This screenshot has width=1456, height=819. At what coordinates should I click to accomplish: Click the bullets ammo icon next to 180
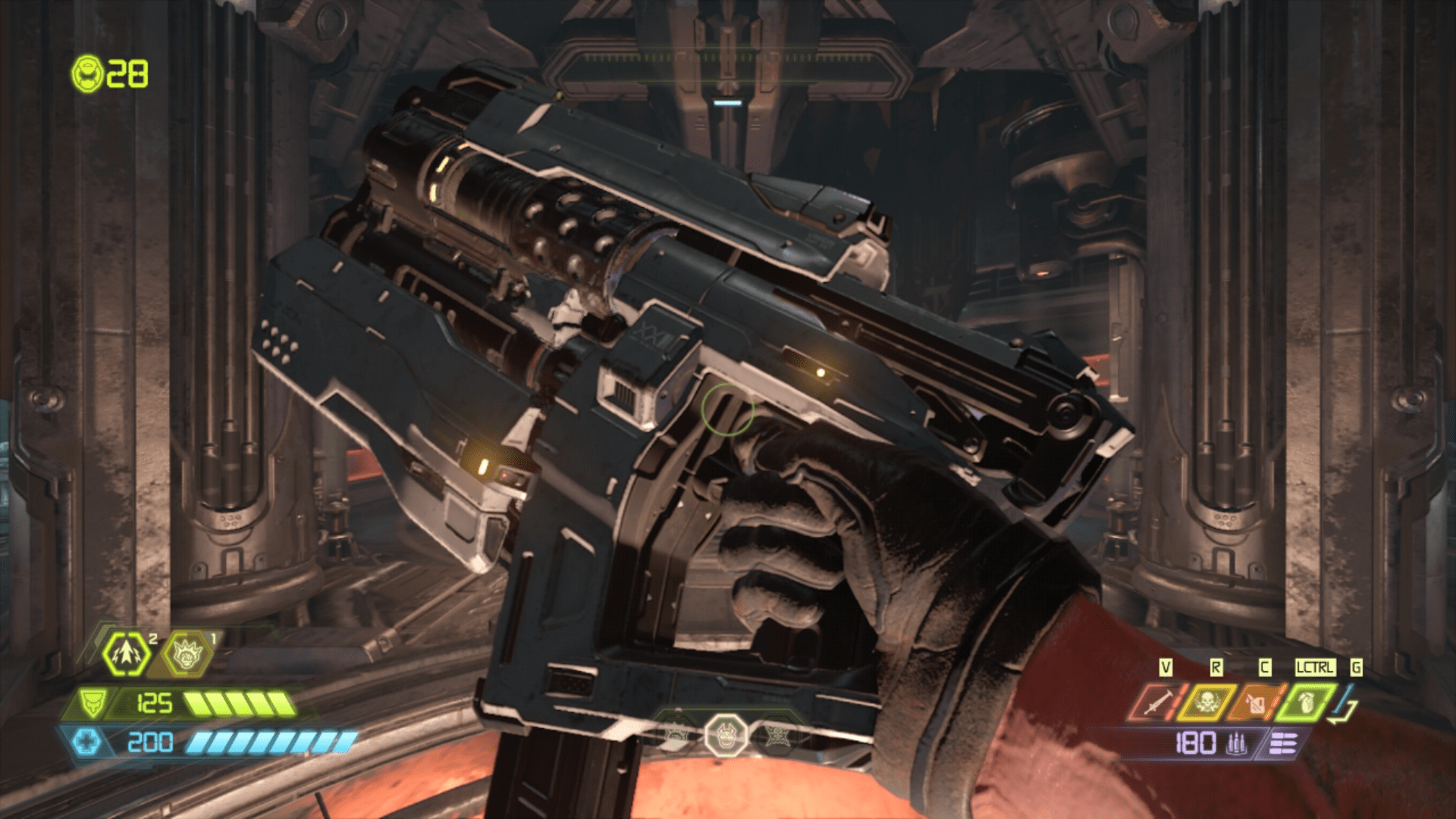pyautogui.click(x=1237, y=743)
